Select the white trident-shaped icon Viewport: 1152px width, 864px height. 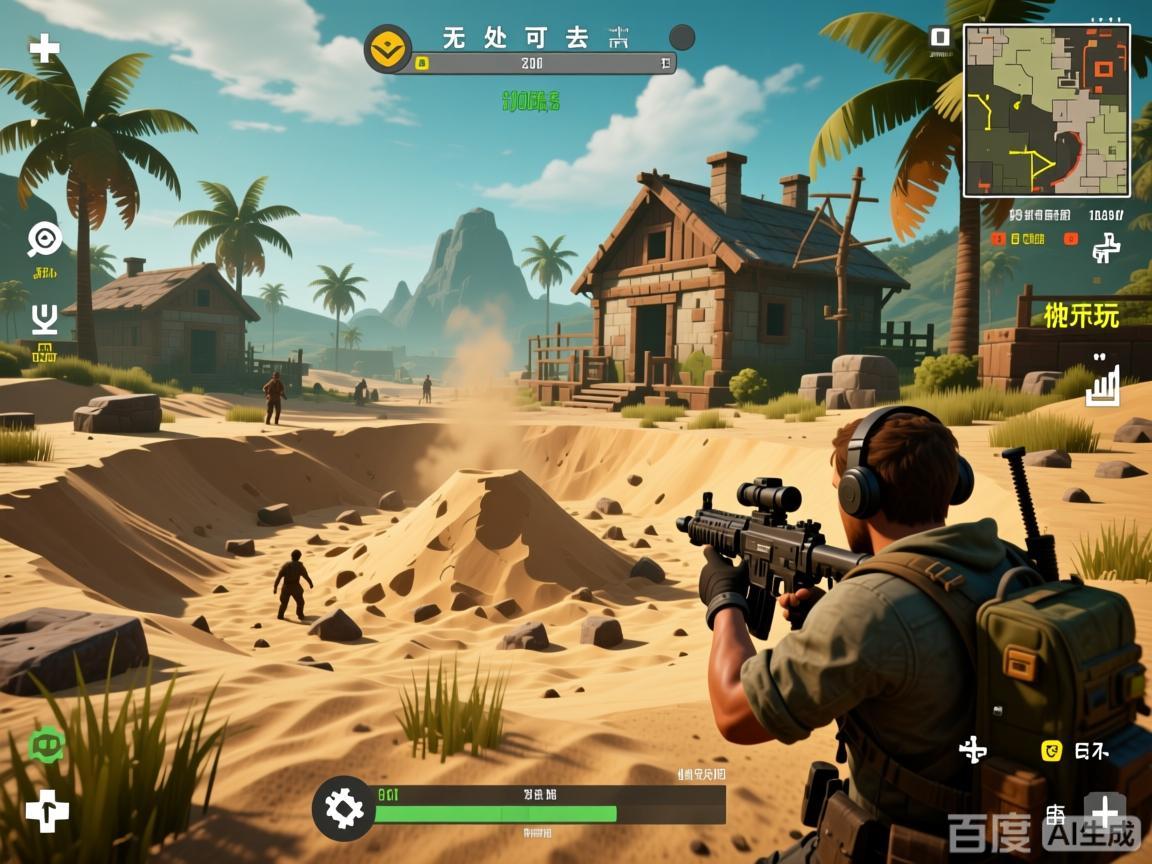[x=44, y=318]
